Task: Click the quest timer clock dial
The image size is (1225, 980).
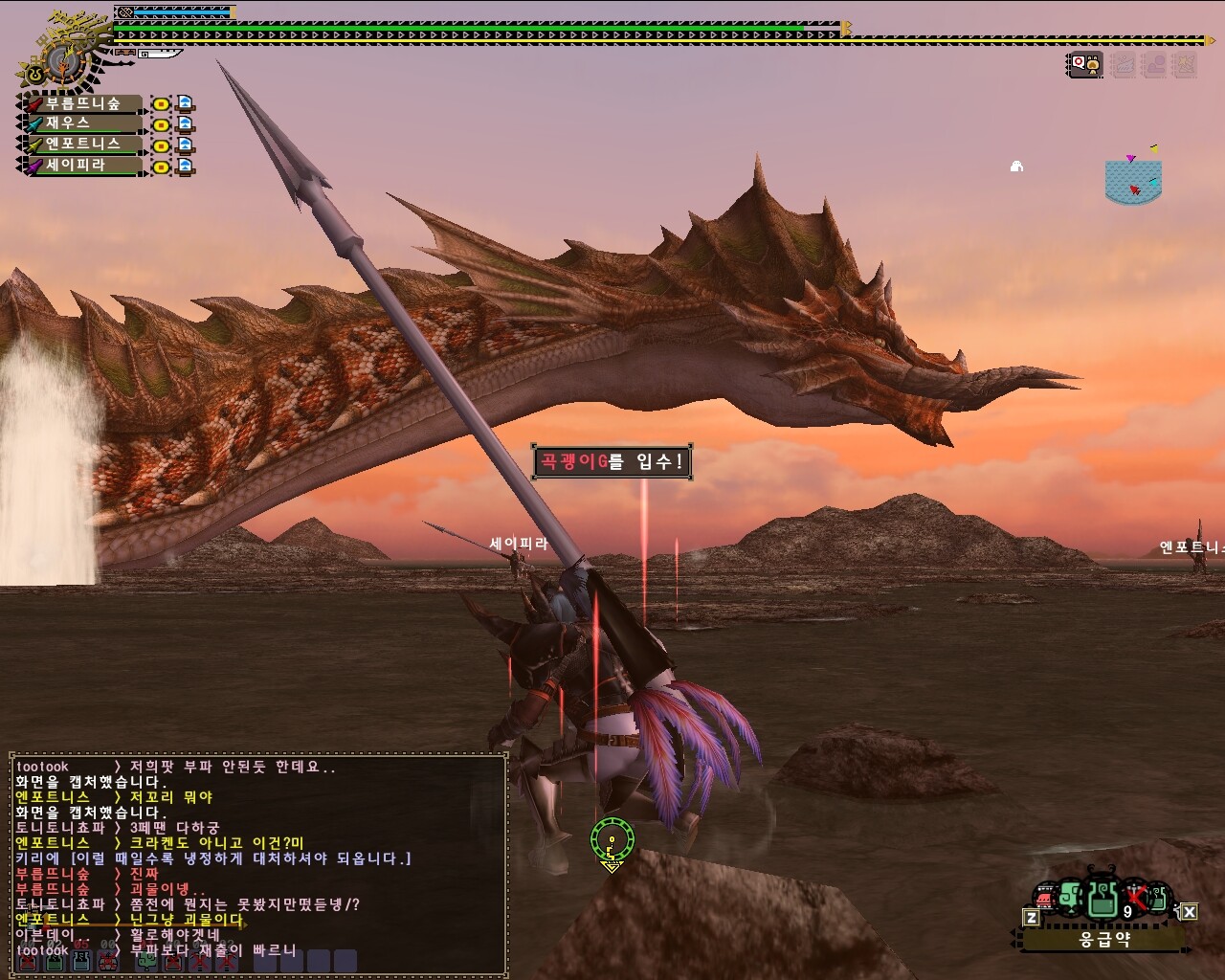Action: pos(62,61)
